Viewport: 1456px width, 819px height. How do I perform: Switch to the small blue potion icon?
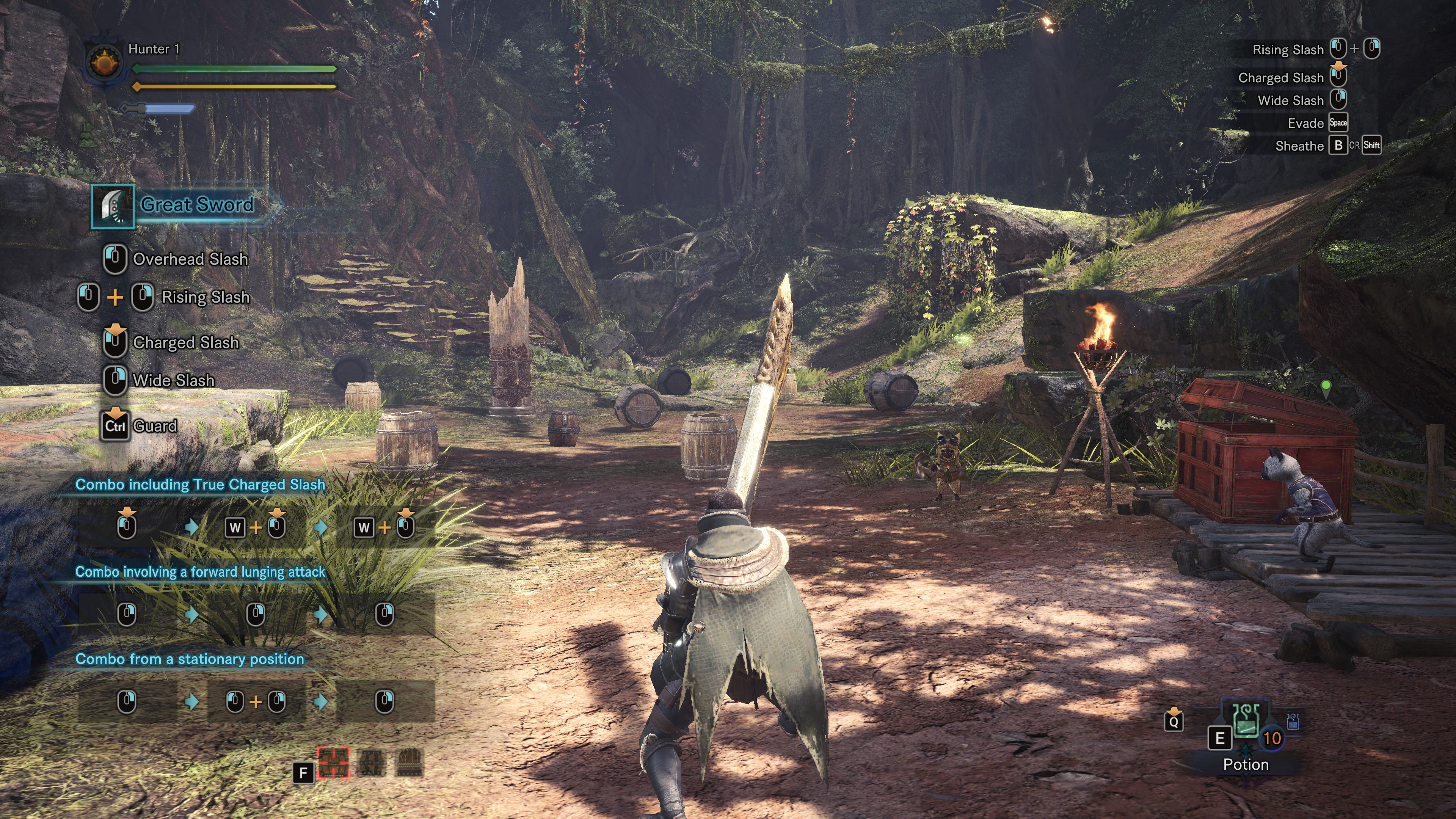(1292, 722)
